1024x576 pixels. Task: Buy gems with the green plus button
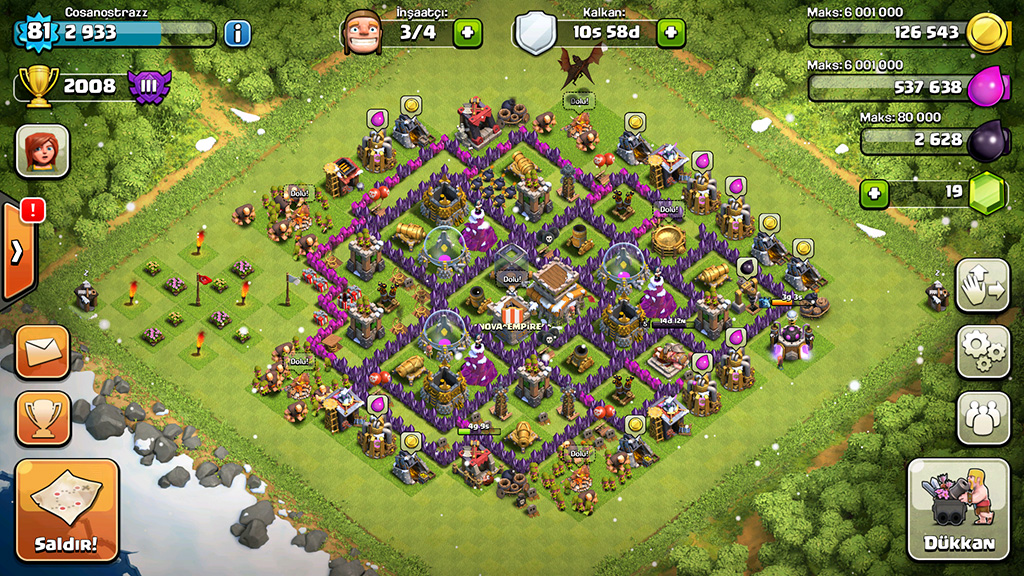(x=875, y=192)
